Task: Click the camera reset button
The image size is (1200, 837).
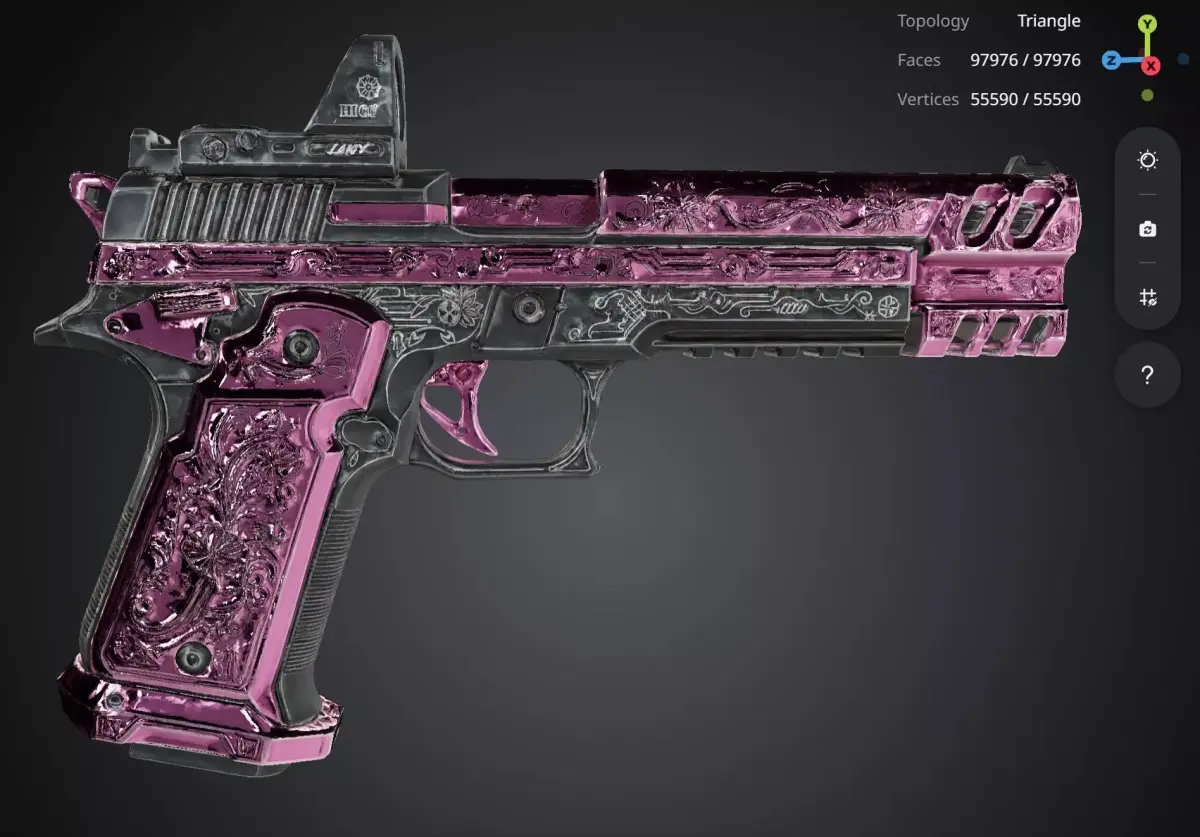Action: (1147, 229)
